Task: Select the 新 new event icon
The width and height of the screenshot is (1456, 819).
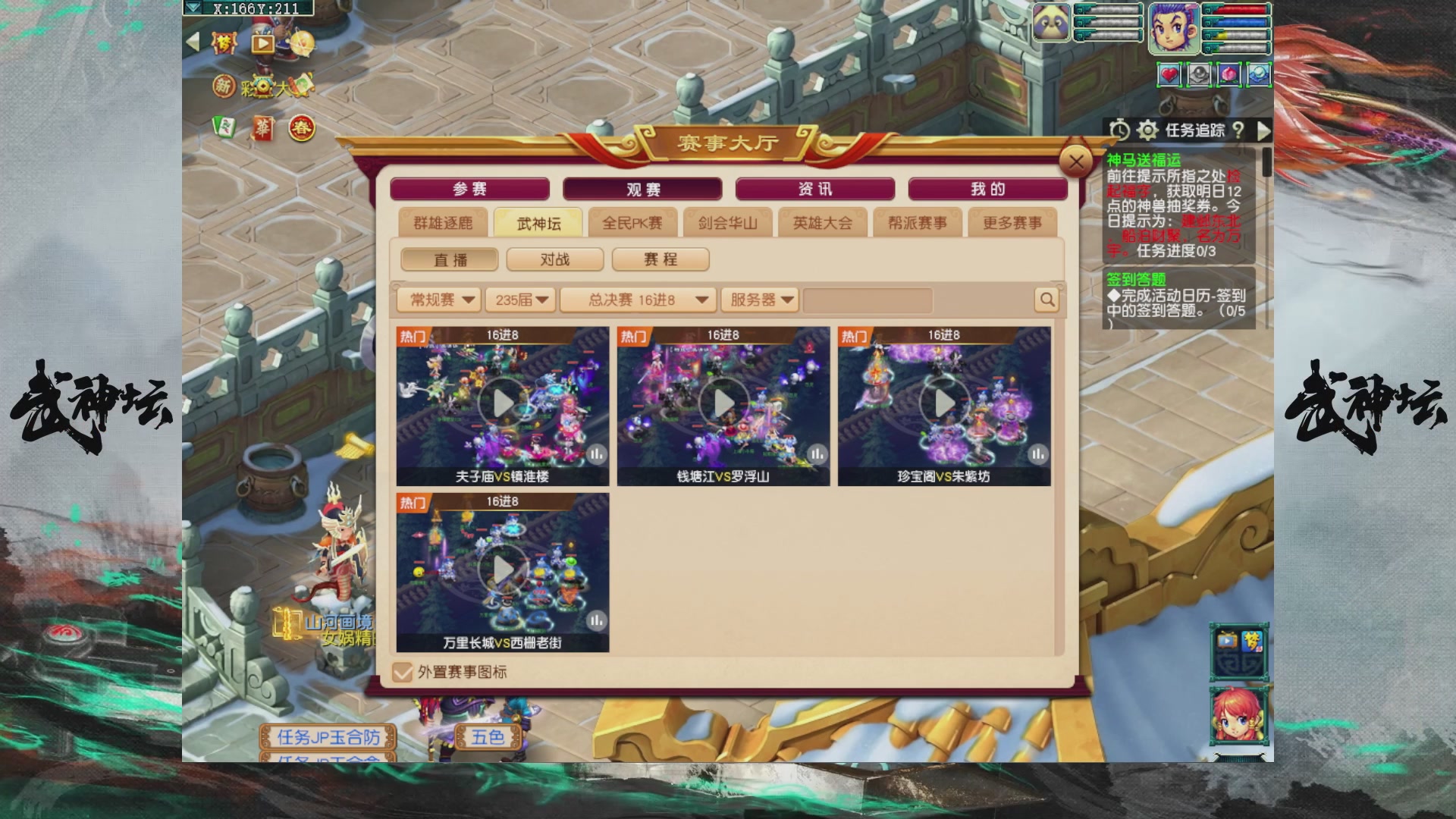Action: [x=224, y=86]
